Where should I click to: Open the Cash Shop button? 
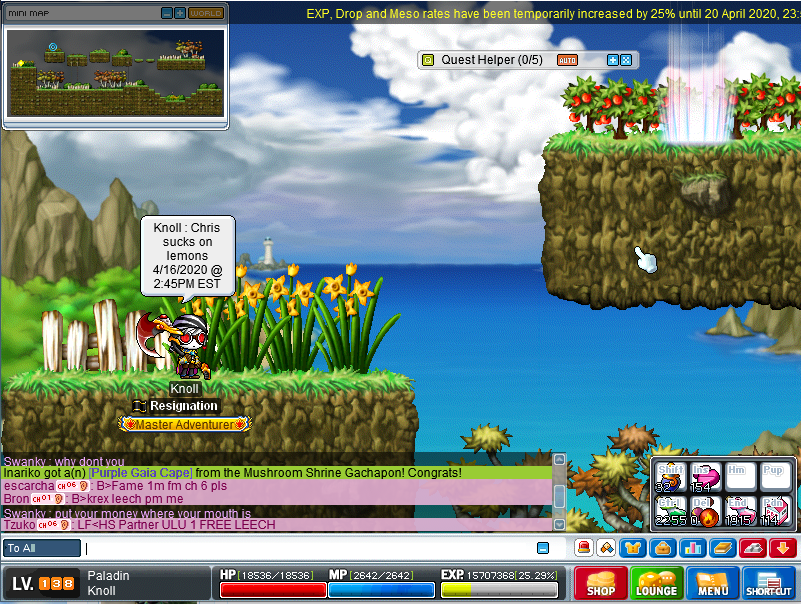coord(600,582)
